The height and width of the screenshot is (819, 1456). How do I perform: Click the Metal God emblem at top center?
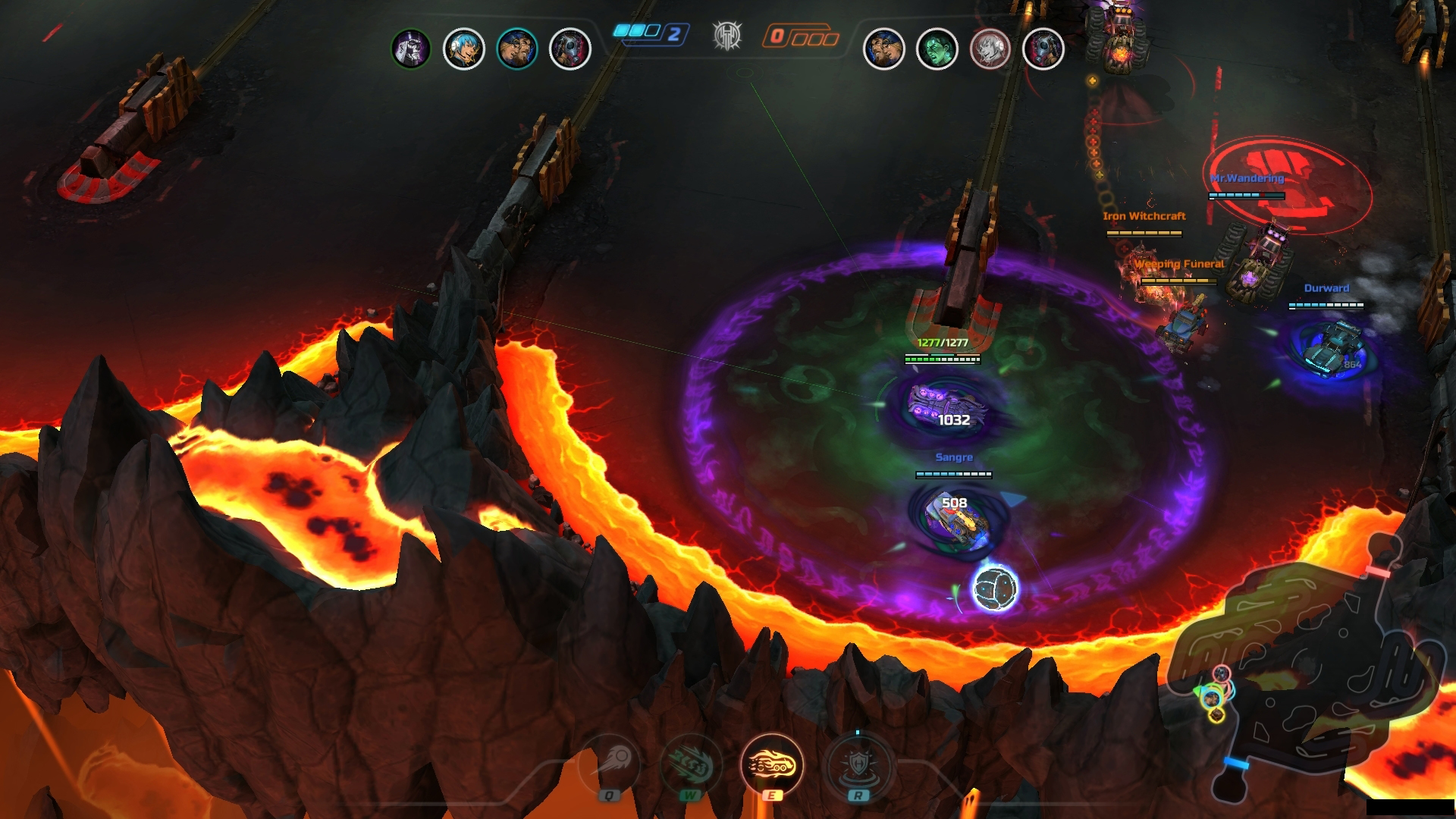tap(728, 34)
